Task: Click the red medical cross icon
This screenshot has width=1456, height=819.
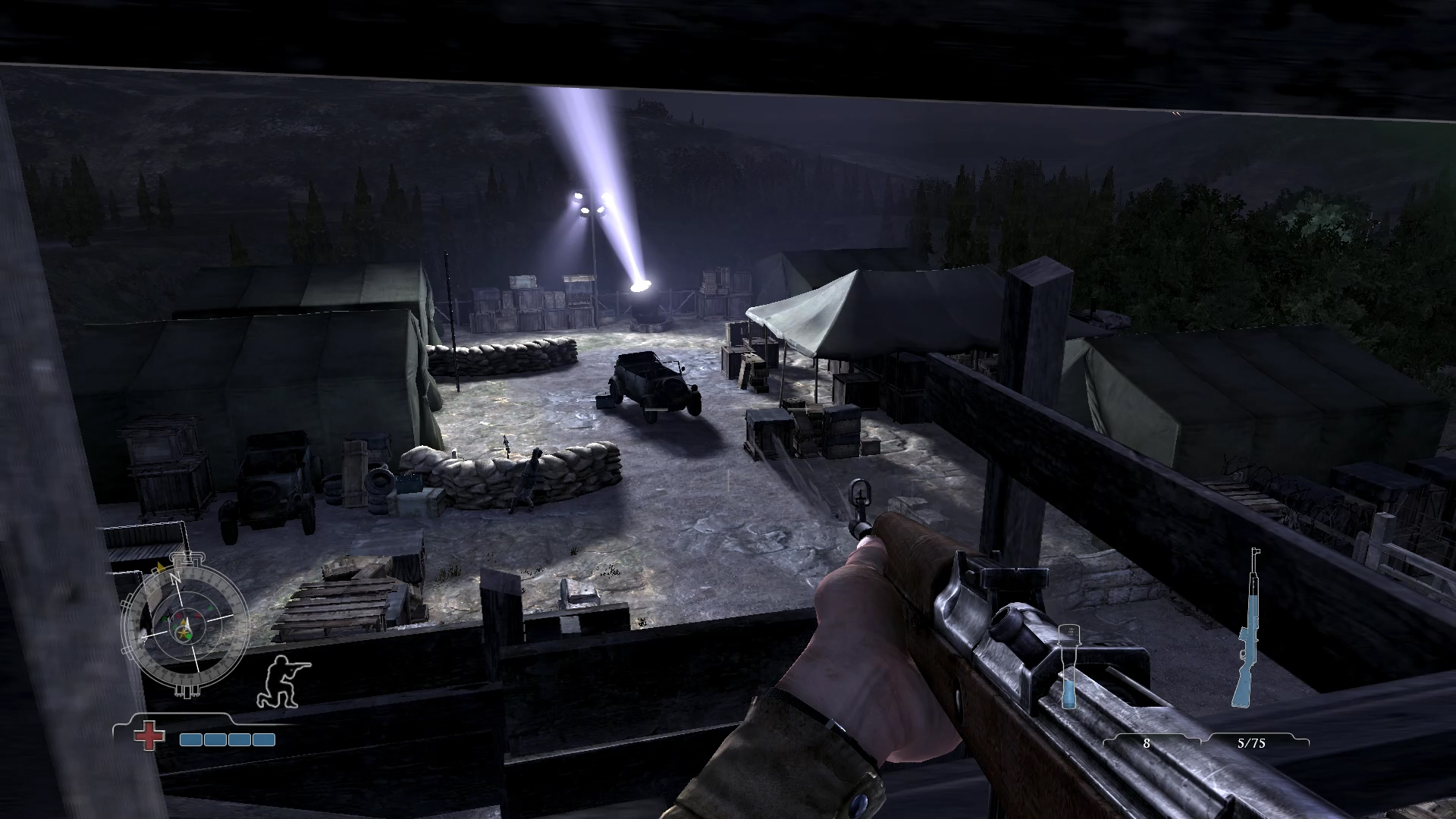Action: click(149, 737)
